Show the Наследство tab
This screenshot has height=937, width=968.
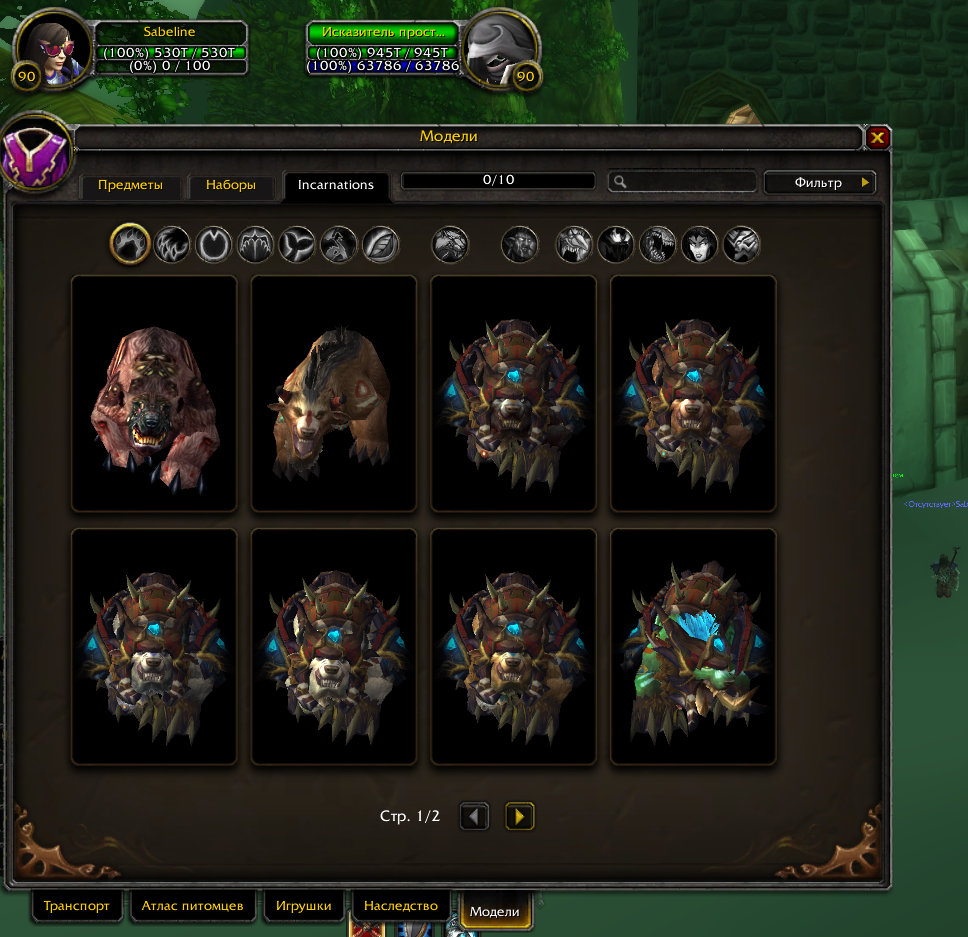(x=401, y=906)
